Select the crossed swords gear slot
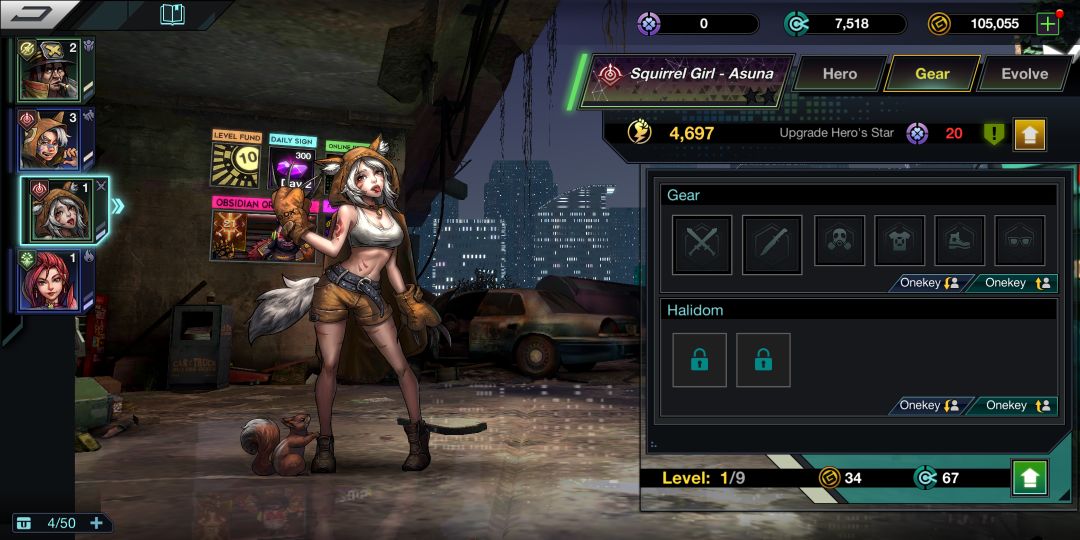The height and width of the screenshot is (540, 1080). click(702, 244)
